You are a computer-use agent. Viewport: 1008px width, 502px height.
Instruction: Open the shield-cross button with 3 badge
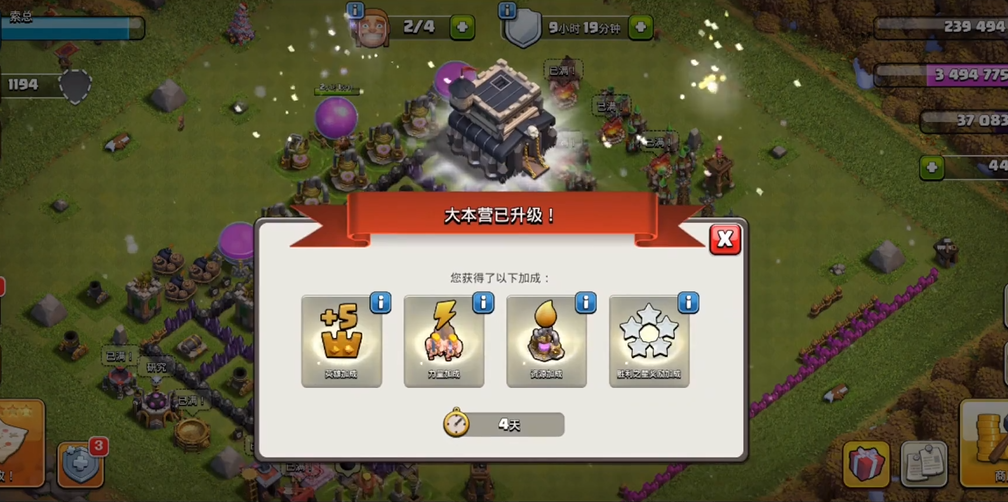click(x=80, y=464)
